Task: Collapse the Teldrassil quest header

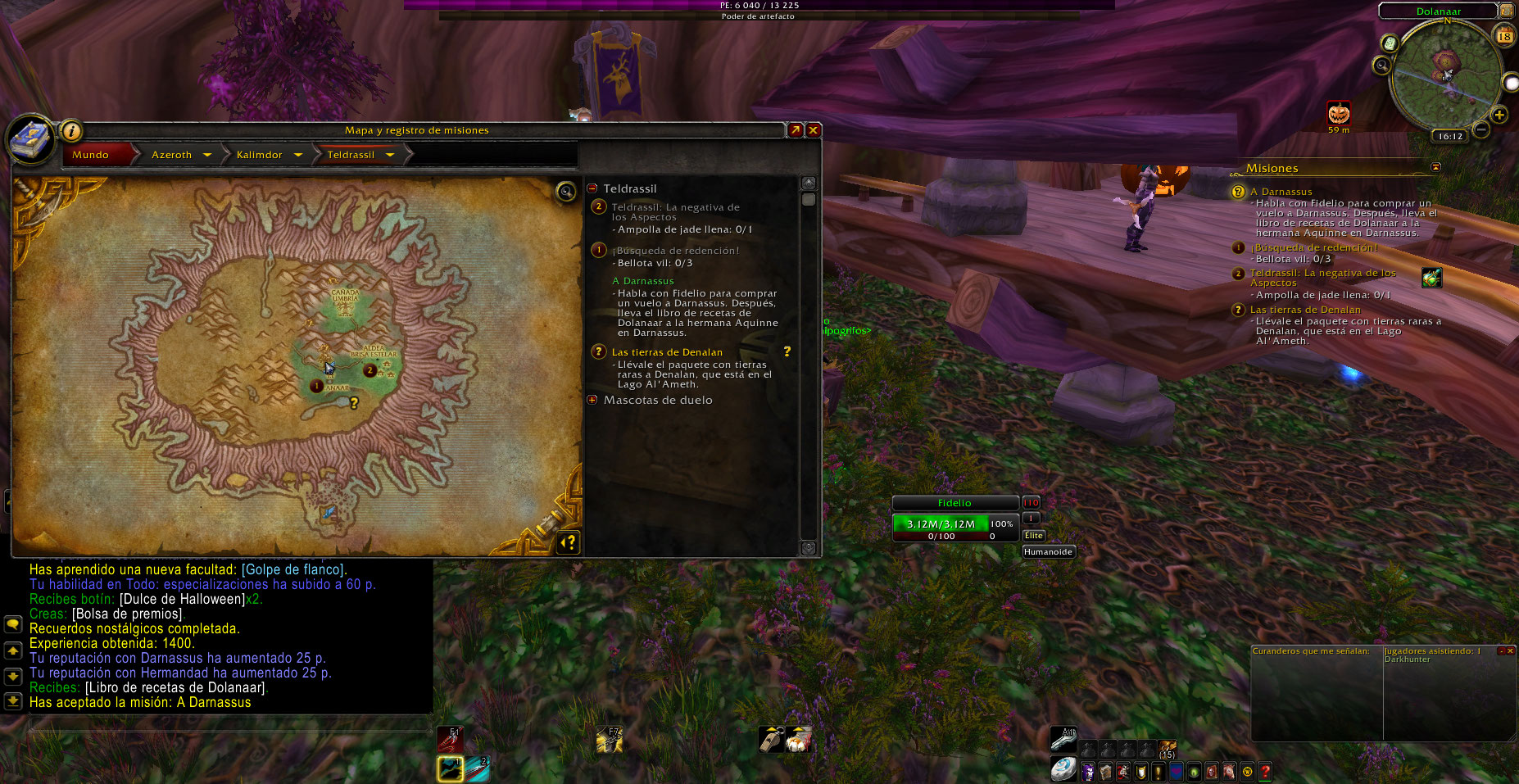Action: (592, 188)
